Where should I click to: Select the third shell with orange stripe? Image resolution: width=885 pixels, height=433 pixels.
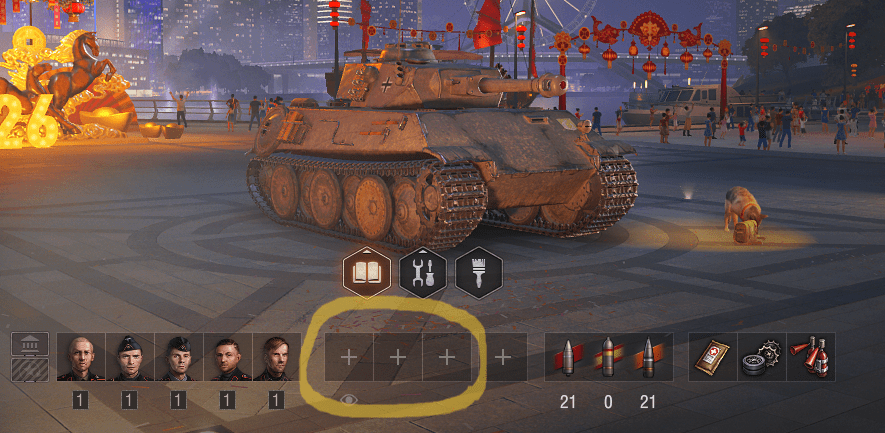click(x=649, y=357)
